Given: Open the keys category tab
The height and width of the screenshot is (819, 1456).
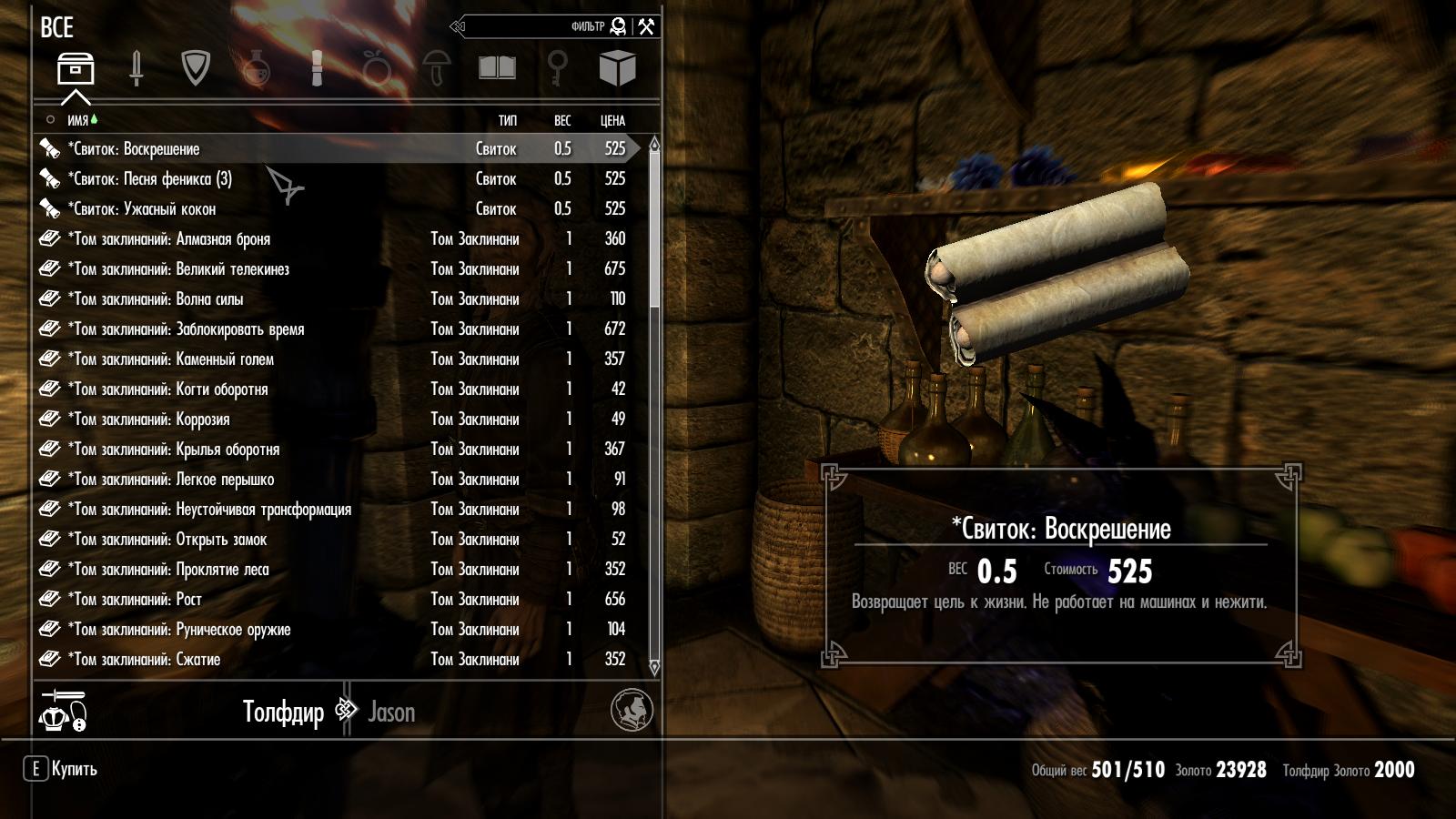Looking at the screenshot, I should [557, 68].
